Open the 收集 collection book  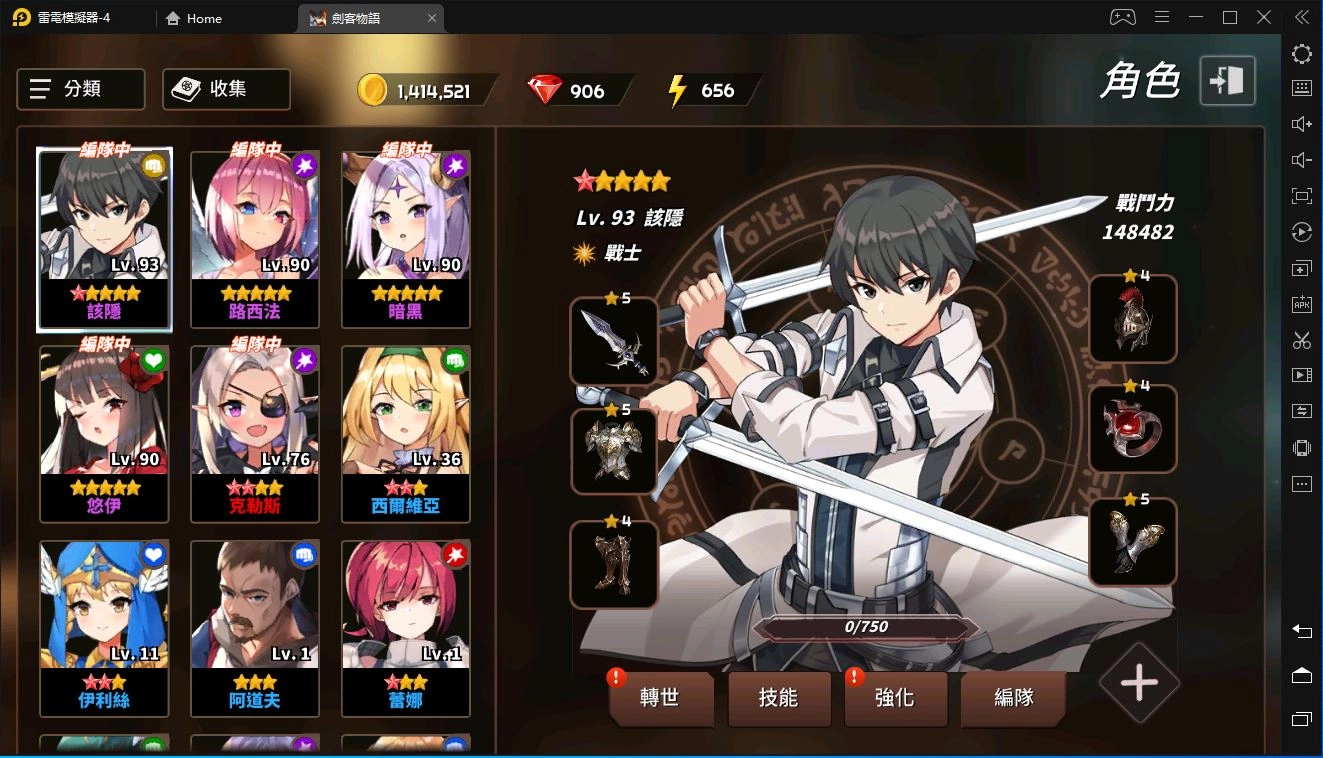pos(225,89)
